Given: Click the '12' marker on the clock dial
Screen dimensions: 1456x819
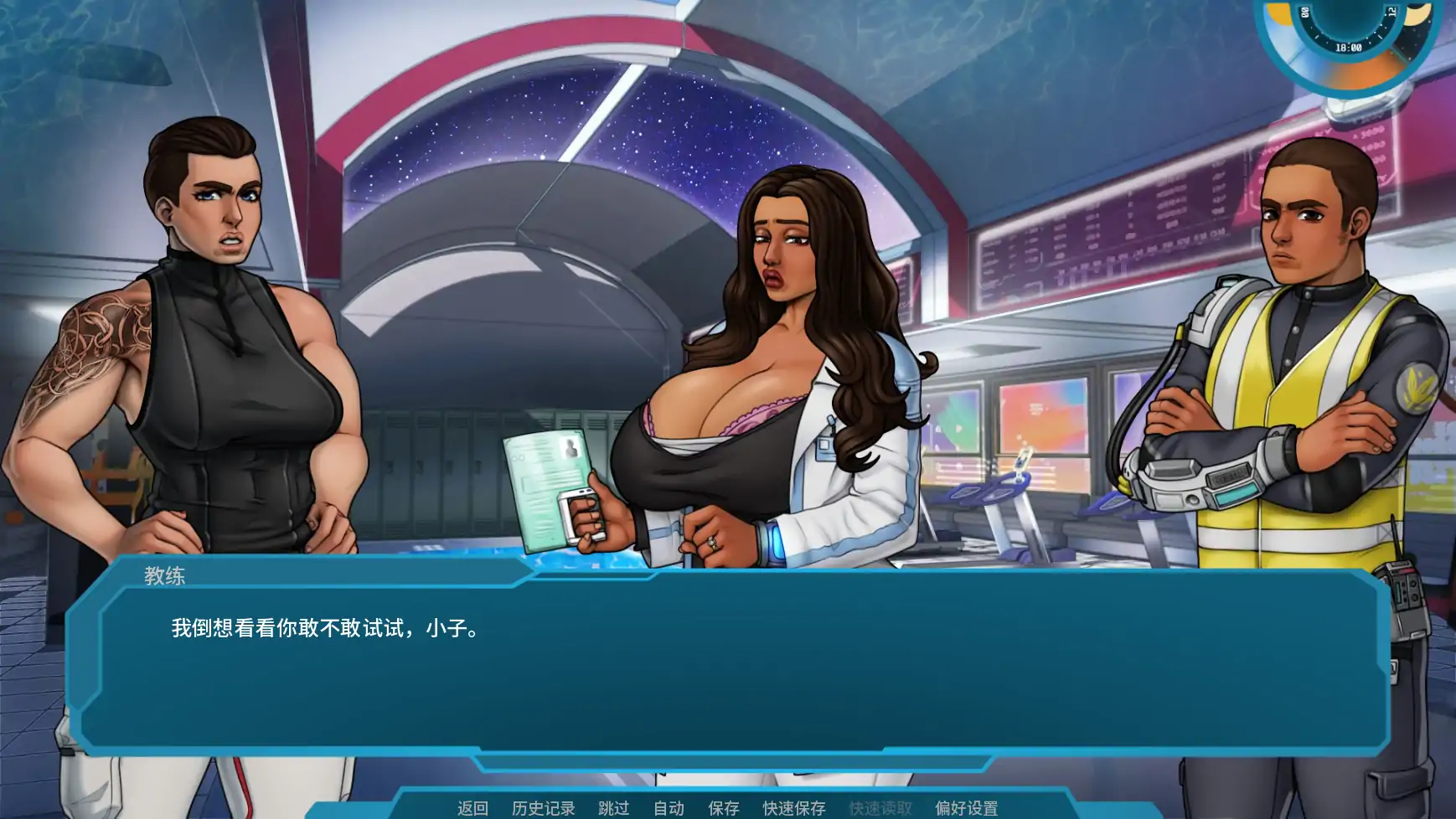Looking at the screenshot, I should point(1391,11).
